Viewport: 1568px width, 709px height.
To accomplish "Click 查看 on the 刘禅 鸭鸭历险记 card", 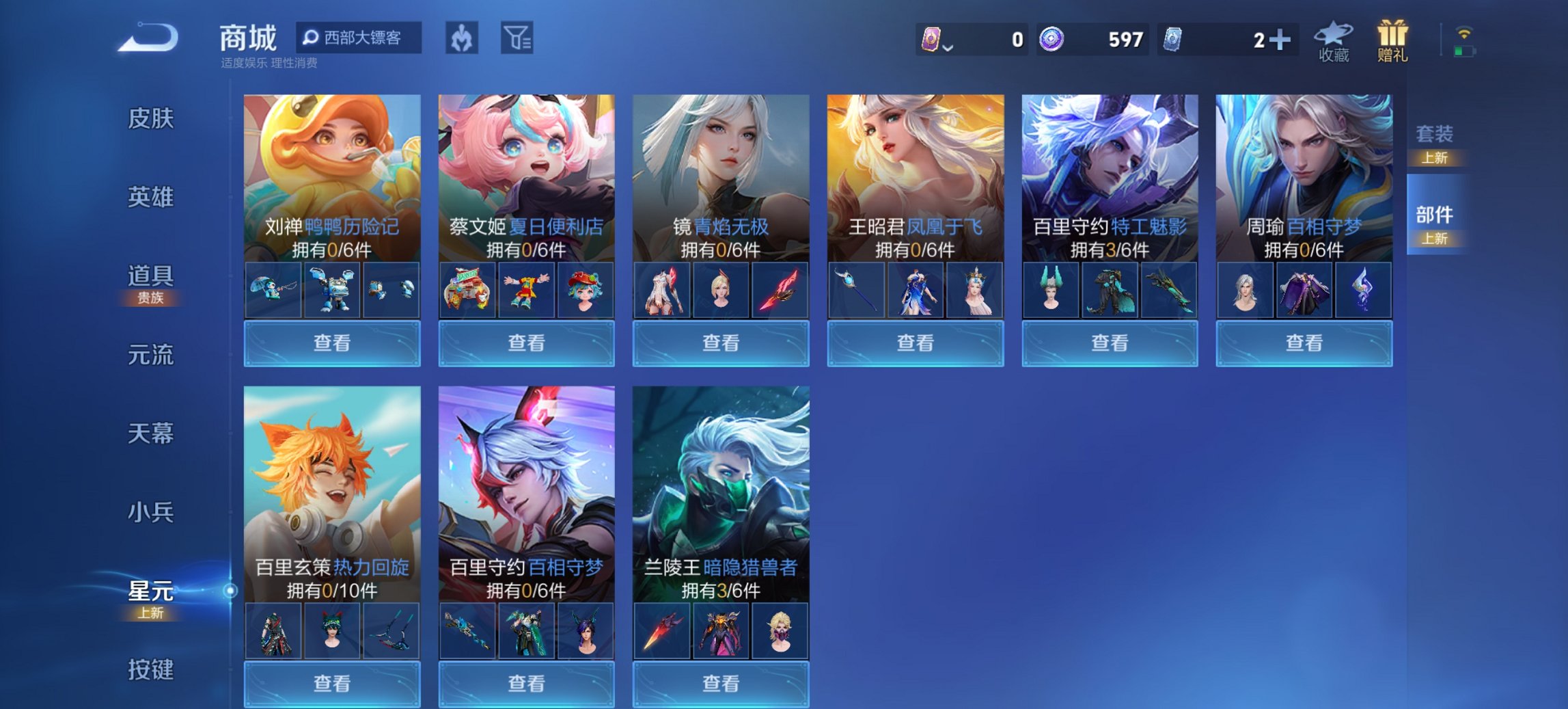I will click(x=332, y=342).
